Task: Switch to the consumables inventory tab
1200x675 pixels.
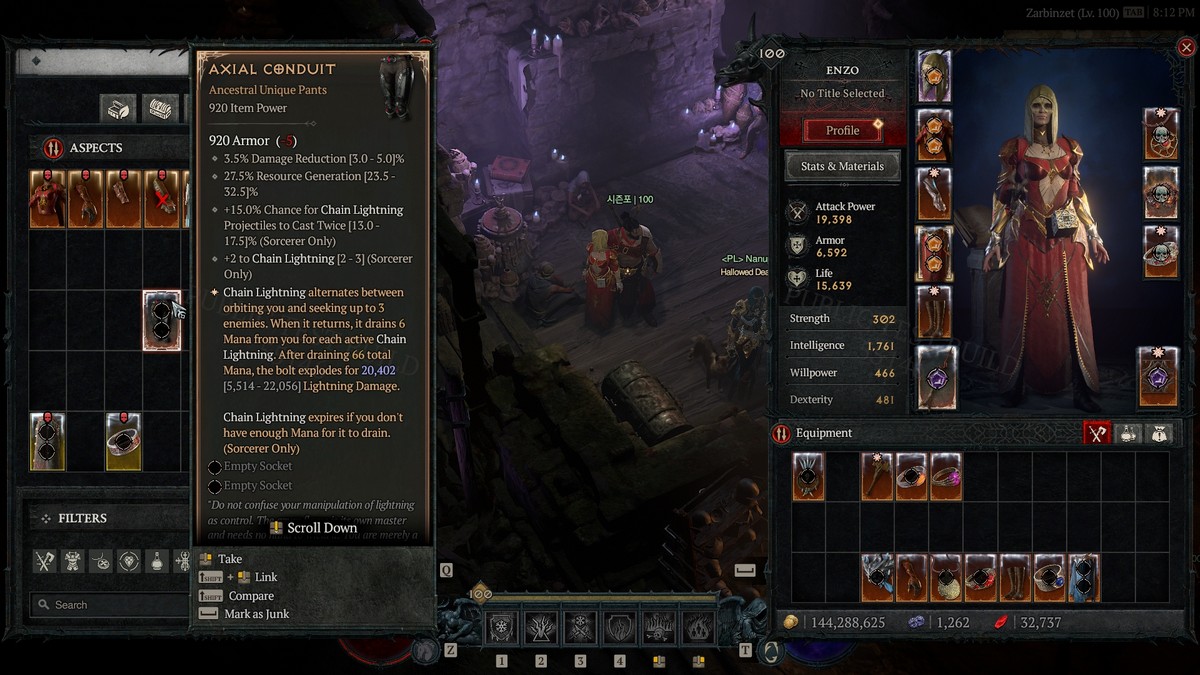Action: (x=1128, y=433)
